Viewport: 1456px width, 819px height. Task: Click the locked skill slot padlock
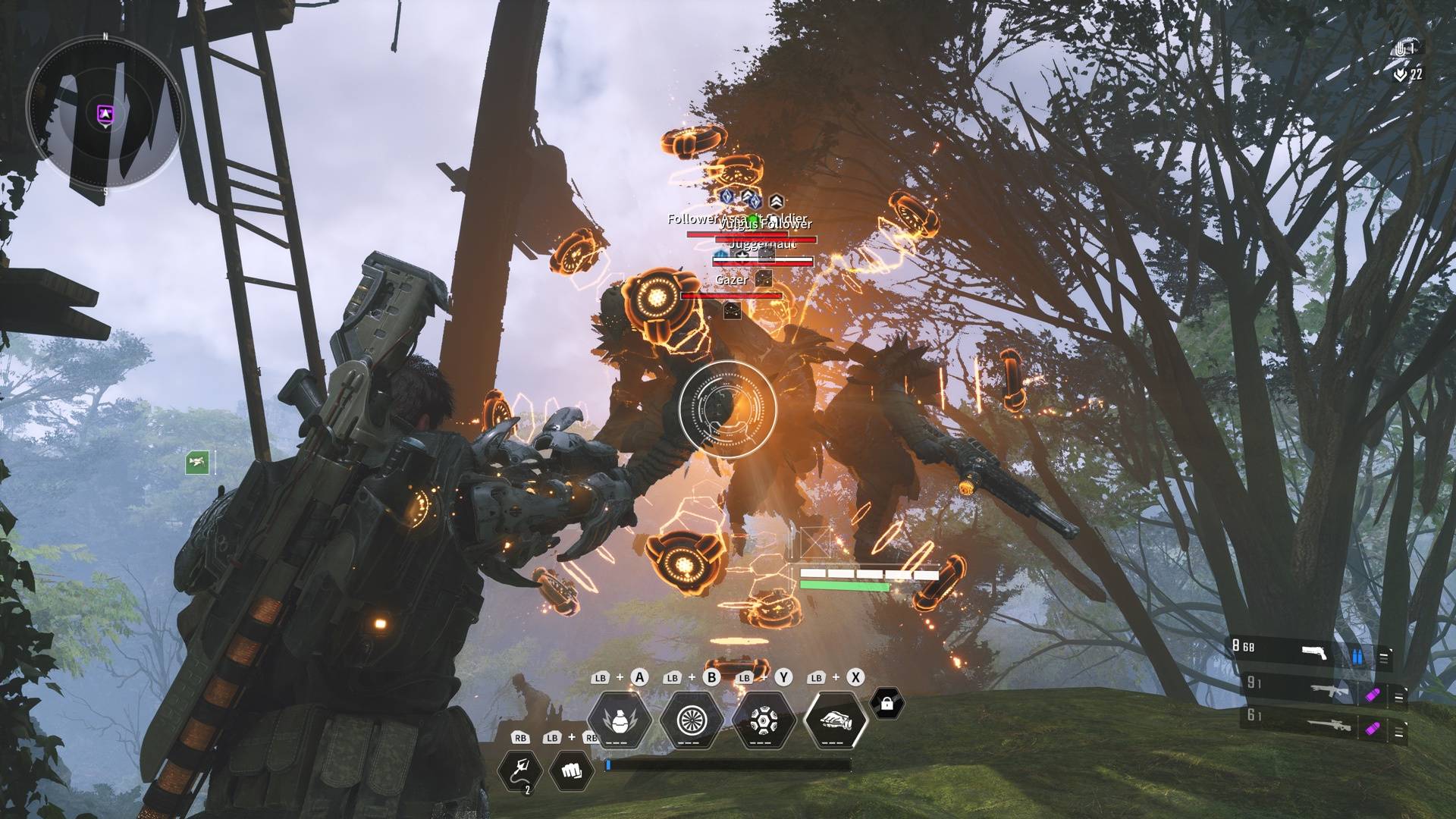(x=886, y=704)
